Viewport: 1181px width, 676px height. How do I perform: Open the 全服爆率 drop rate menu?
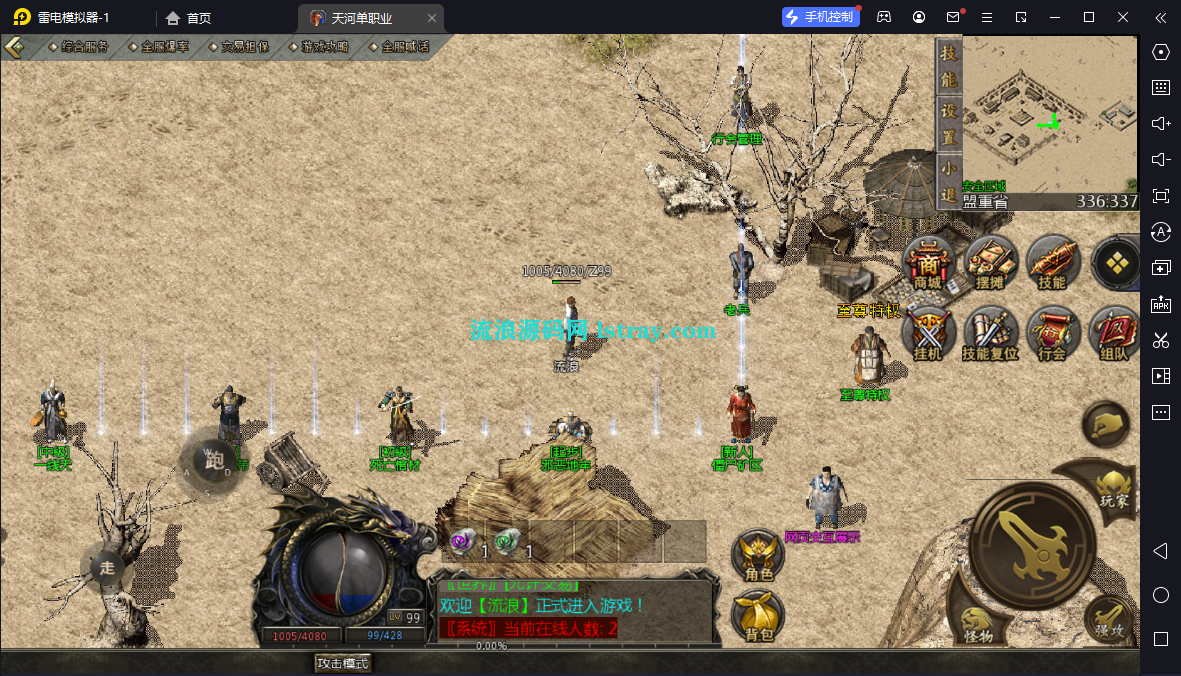point(165,47)
